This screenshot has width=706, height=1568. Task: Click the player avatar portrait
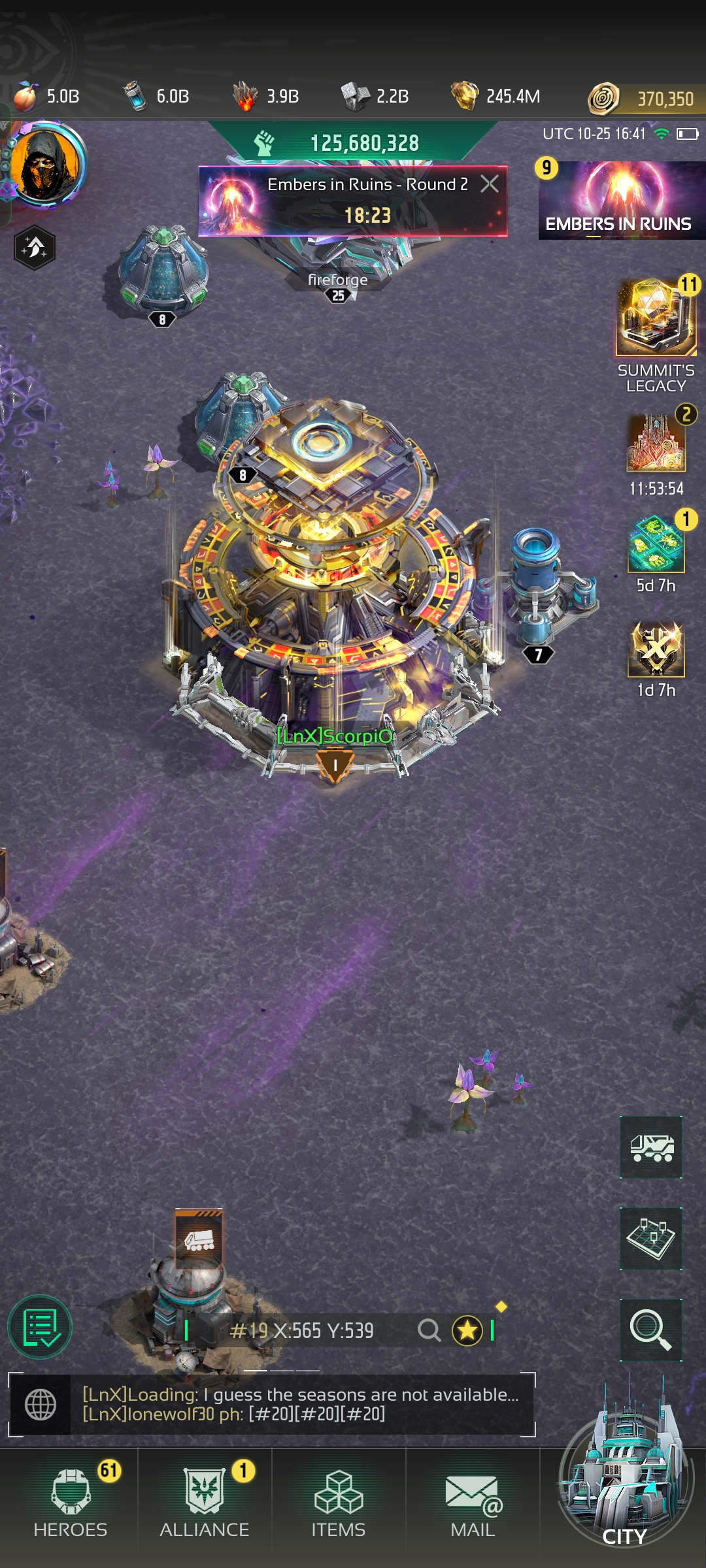coord(46,165)
